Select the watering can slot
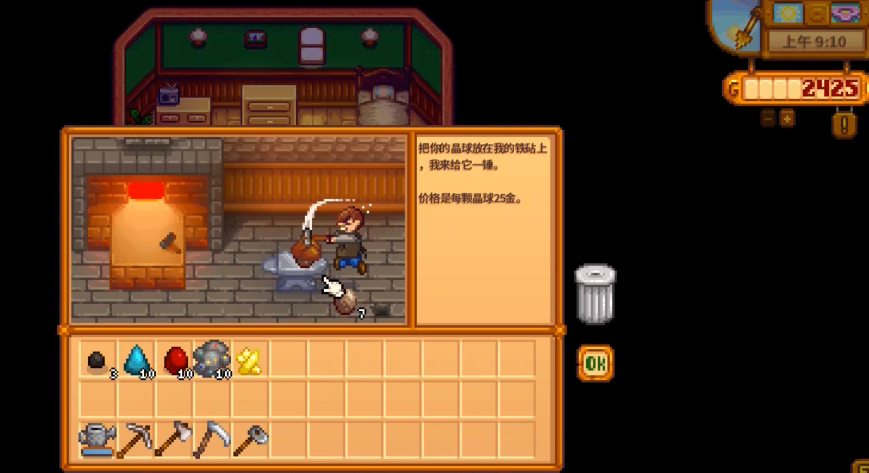Image resolution: width=869 pixels, height=473 pixels. pos(97,438)
